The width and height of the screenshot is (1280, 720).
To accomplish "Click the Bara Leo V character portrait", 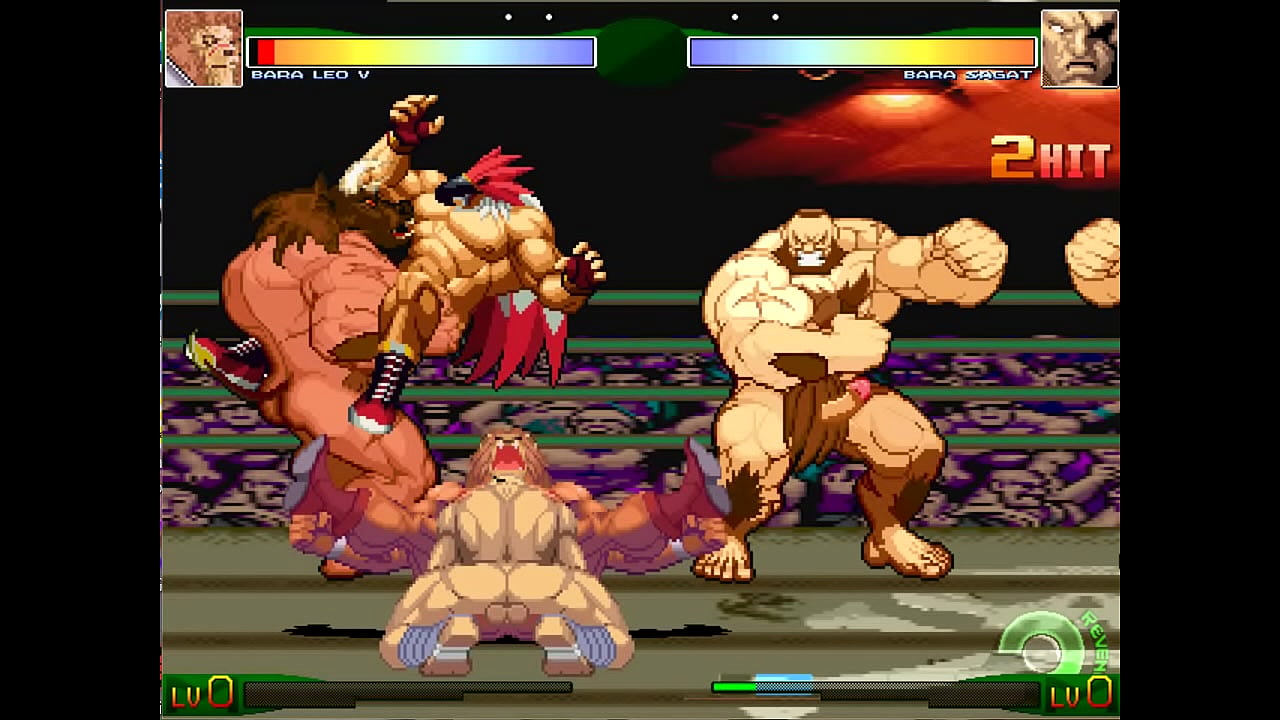I will click(204, 48).
